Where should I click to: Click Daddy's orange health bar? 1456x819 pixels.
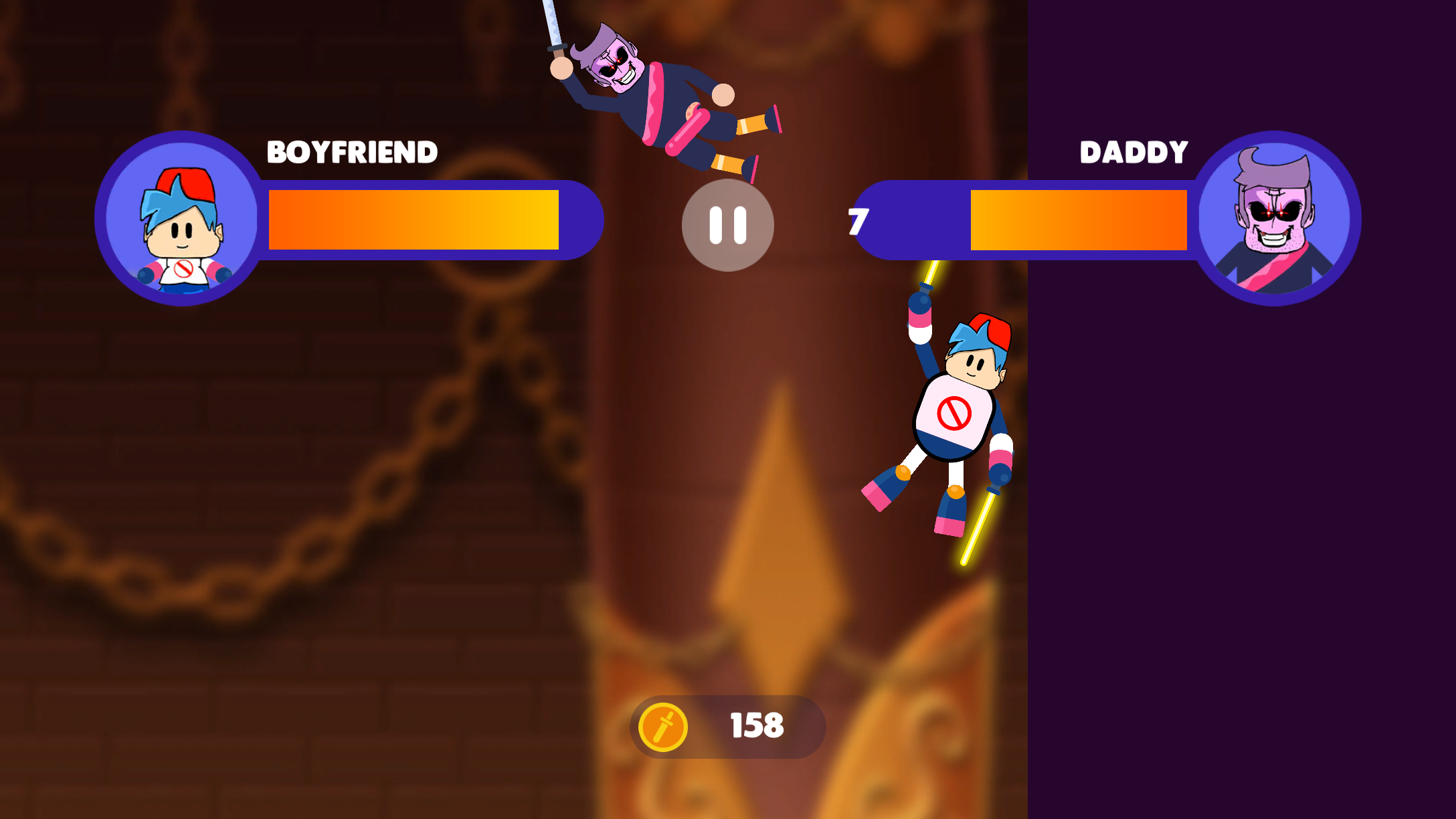point(1077,221)
